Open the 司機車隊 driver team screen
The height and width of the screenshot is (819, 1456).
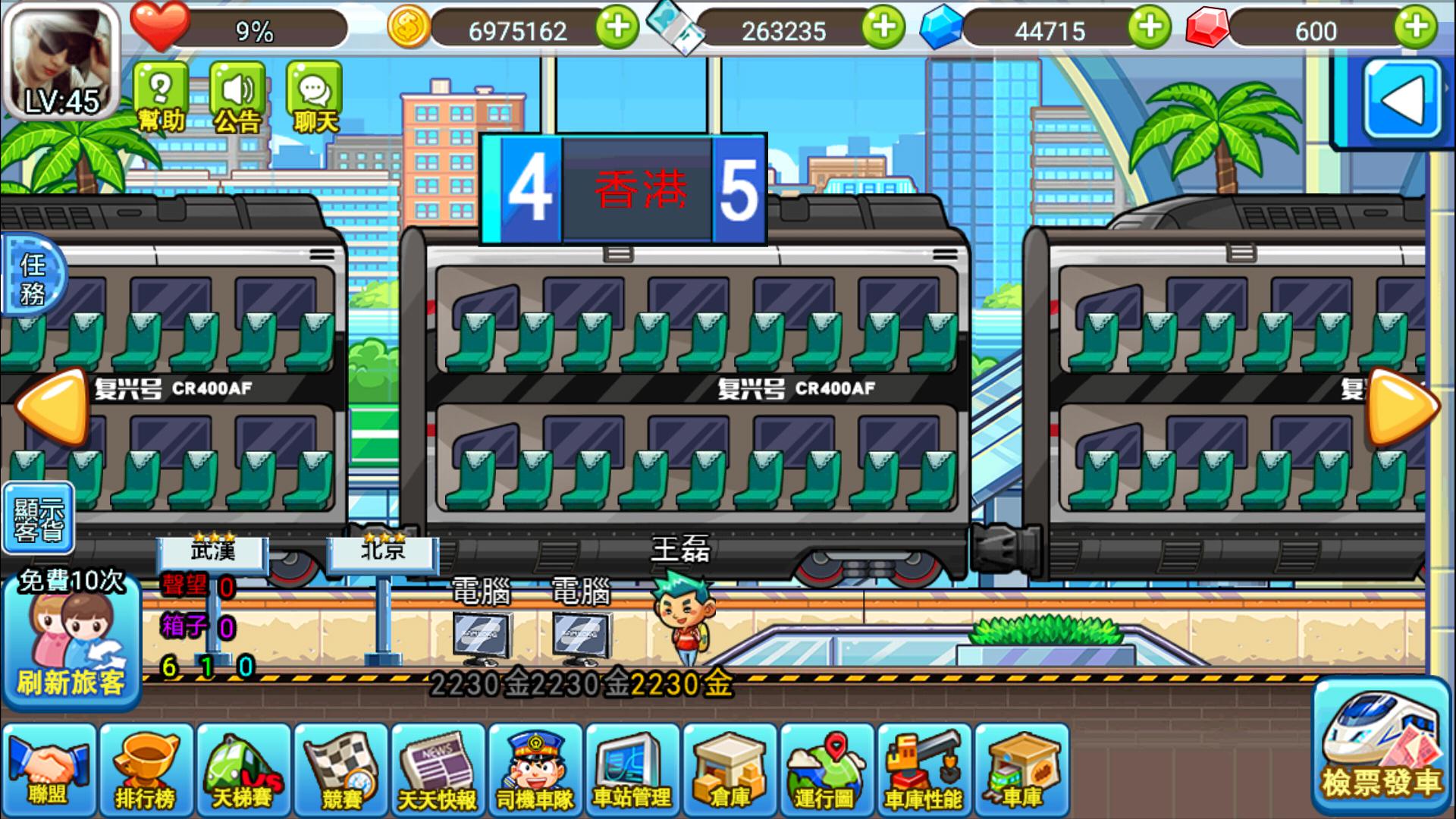[x=534, y=770]
